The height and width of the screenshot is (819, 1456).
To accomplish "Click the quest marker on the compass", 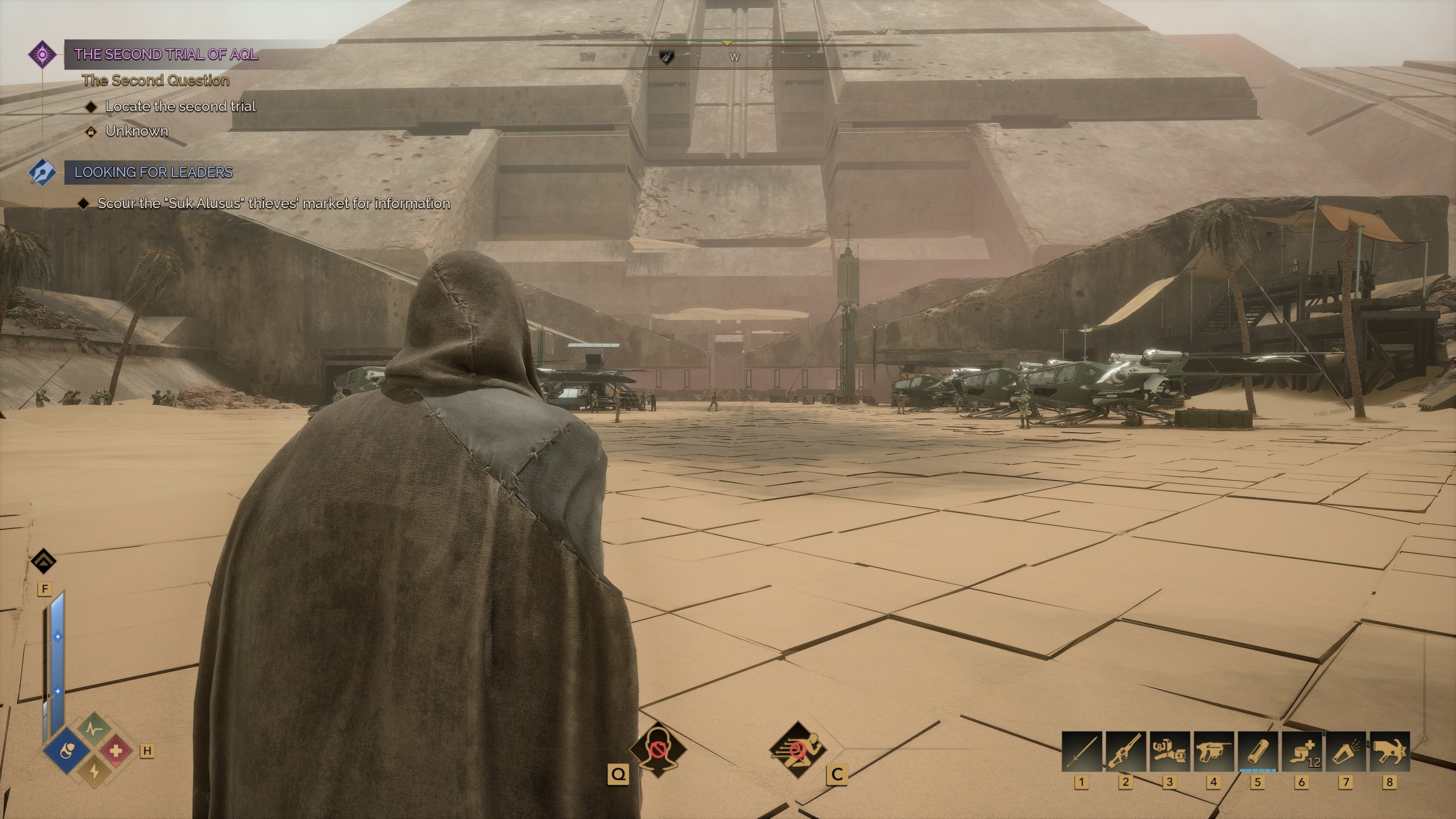I will pos(666,57).
